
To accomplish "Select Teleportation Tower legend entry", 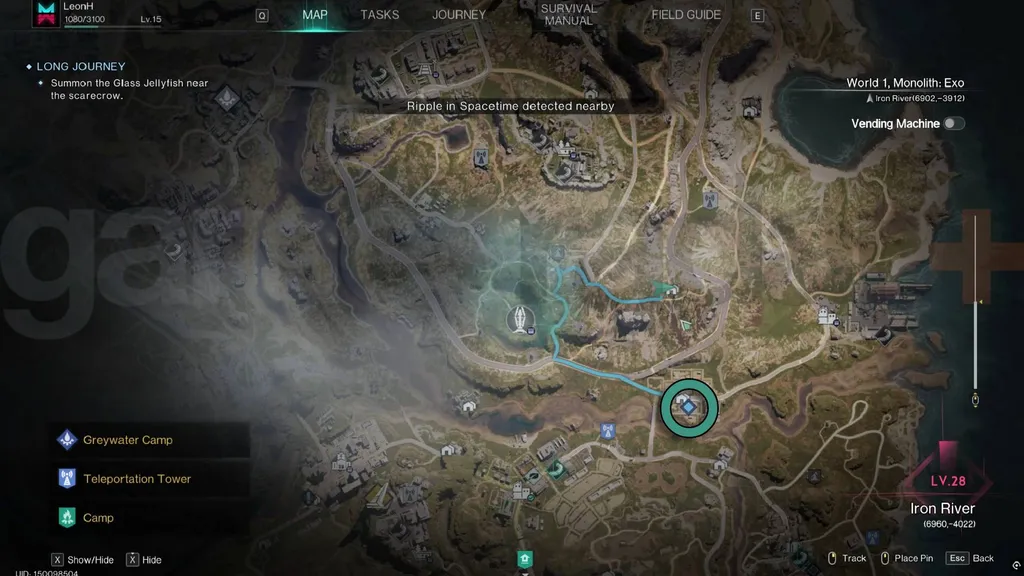I will 136,479.
